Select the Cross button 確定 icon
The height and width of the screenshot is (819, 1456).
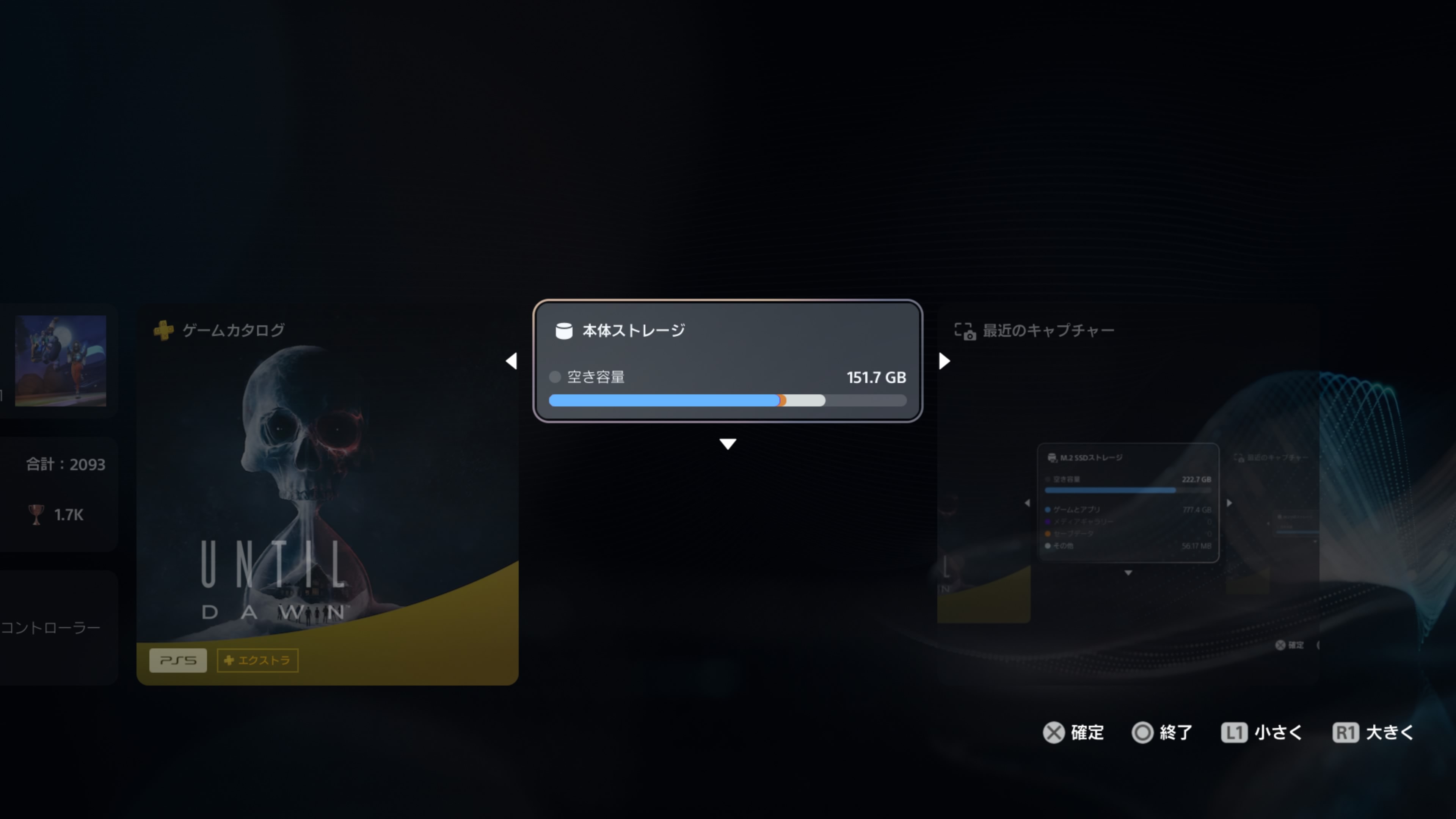pyautogui.click(x=1053, y=733)
